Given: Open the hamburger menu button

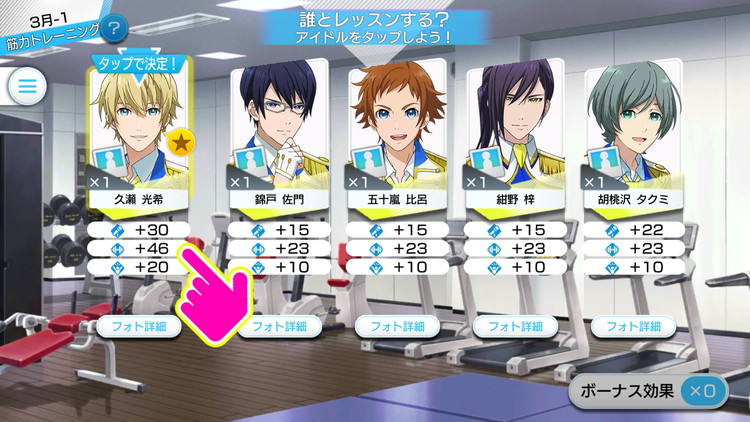Looking at the screenshot, I should point(28,86).
